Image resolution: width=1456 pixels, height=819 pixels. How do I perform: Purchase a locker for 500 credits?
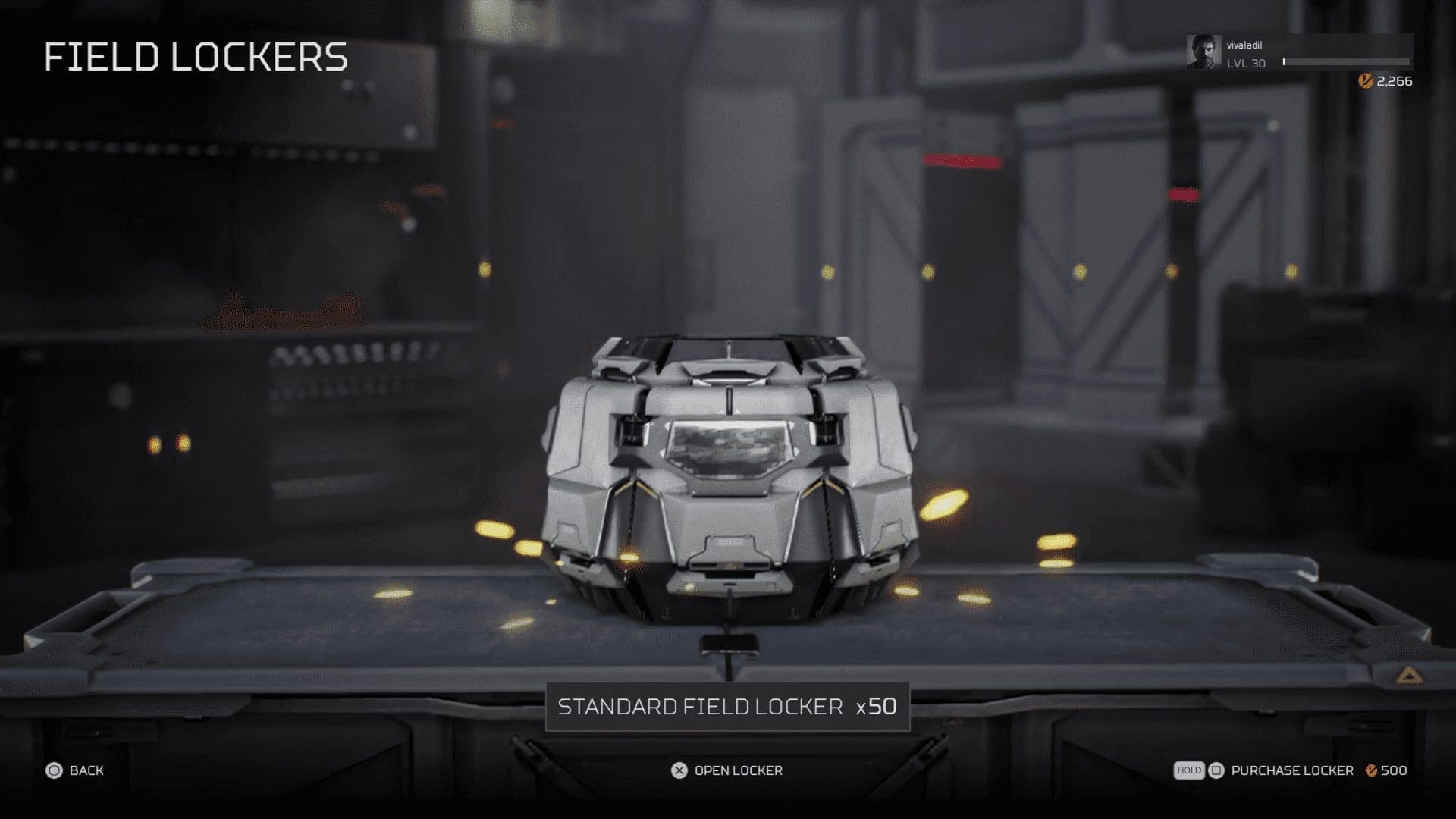tap(1291, 770)
